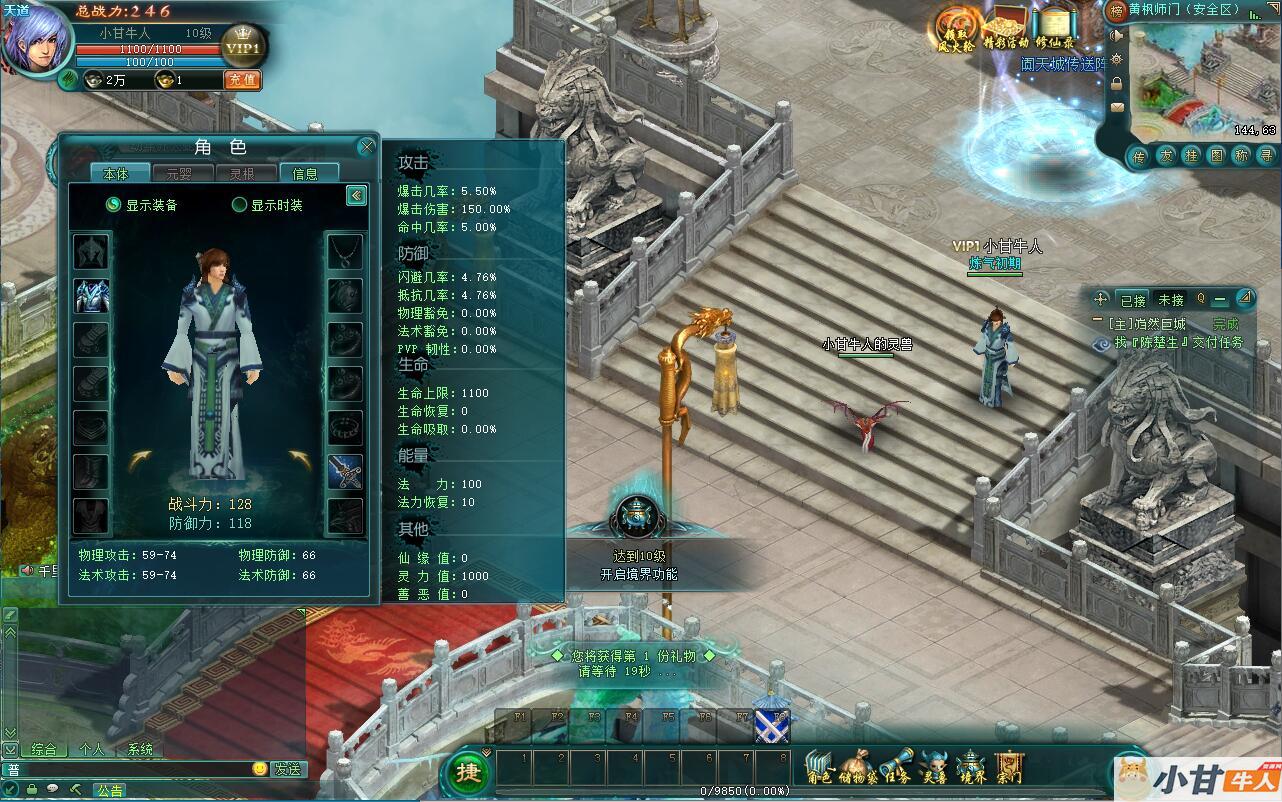Open the 宗门 sect banner menu
The height and width of the screenshot is (802, 1282).
pyautogui.click(x=1010, y=768)
